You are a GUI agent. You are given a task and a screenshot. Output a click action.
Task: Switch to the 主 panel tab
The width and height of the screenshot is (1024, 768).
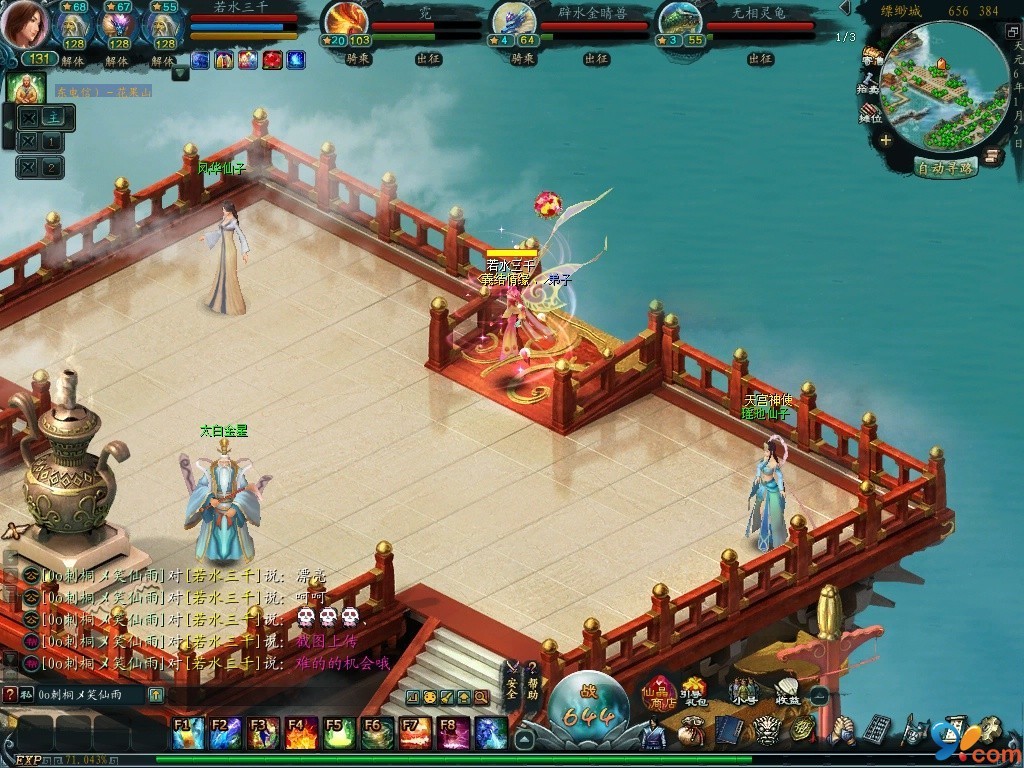click(x=52, y=116)
